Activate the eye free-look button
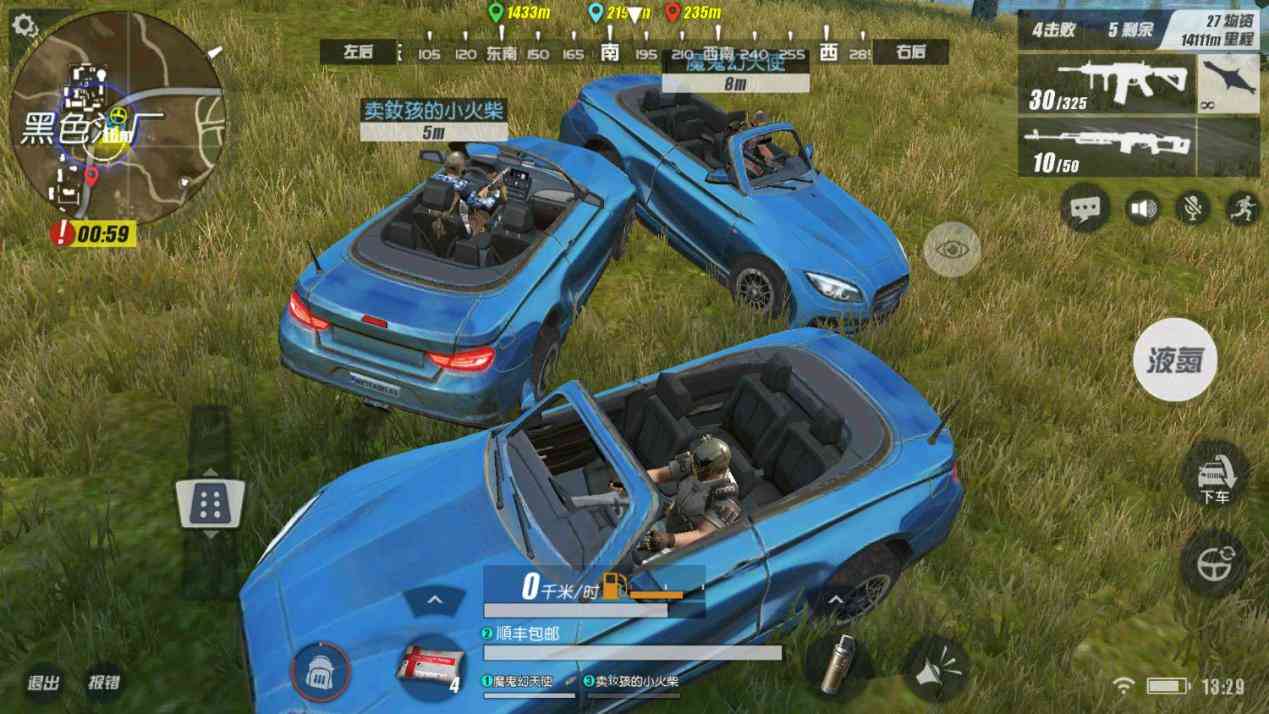This screenshot has height=714, width=1269. (951, 250)
